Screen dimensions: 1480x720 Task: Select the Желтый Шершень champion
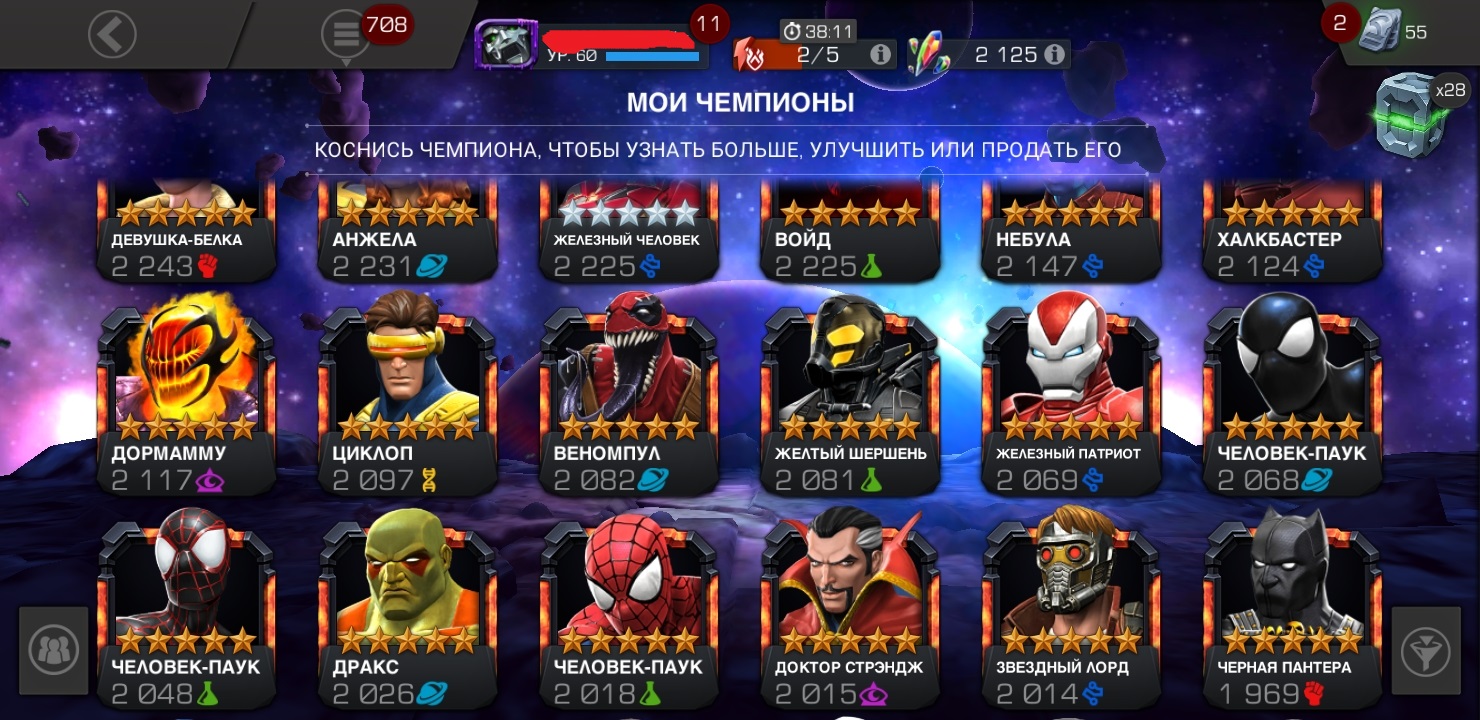[x=850, y=395]
